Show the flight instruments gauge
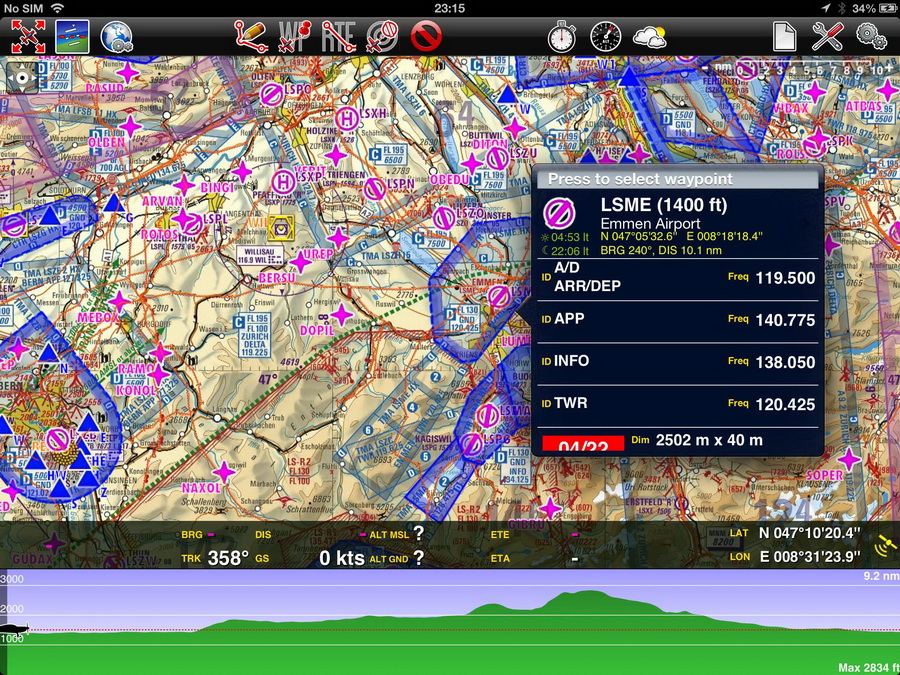 tap(606, 37)
